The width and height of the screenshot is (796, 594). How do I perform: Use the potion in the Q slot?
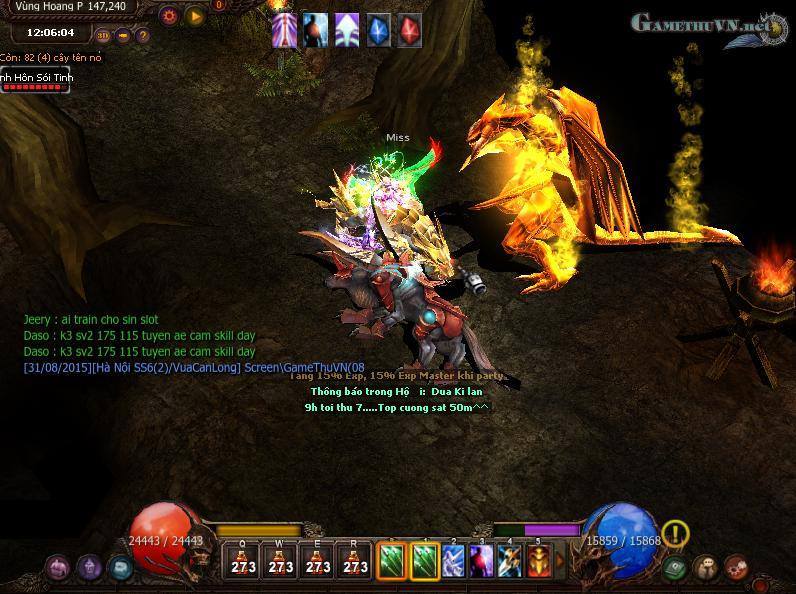click(243, 562)
